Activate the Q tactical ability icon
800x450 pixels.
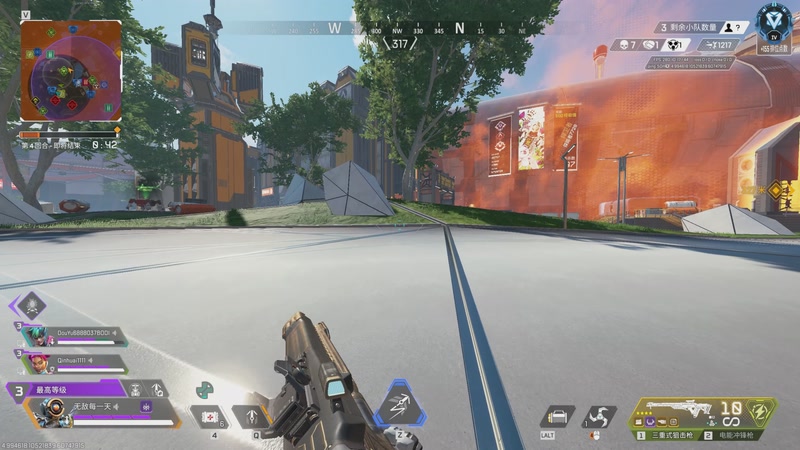252,416
